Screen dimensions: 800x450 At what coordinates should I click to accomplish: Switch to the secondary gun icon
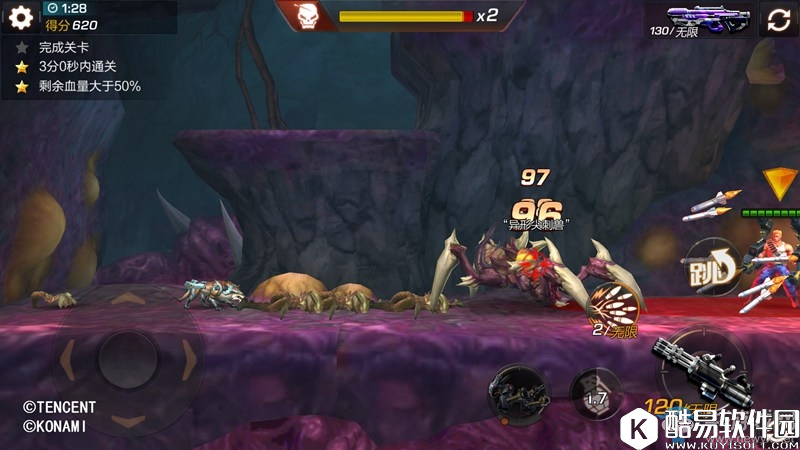[518, 390]
